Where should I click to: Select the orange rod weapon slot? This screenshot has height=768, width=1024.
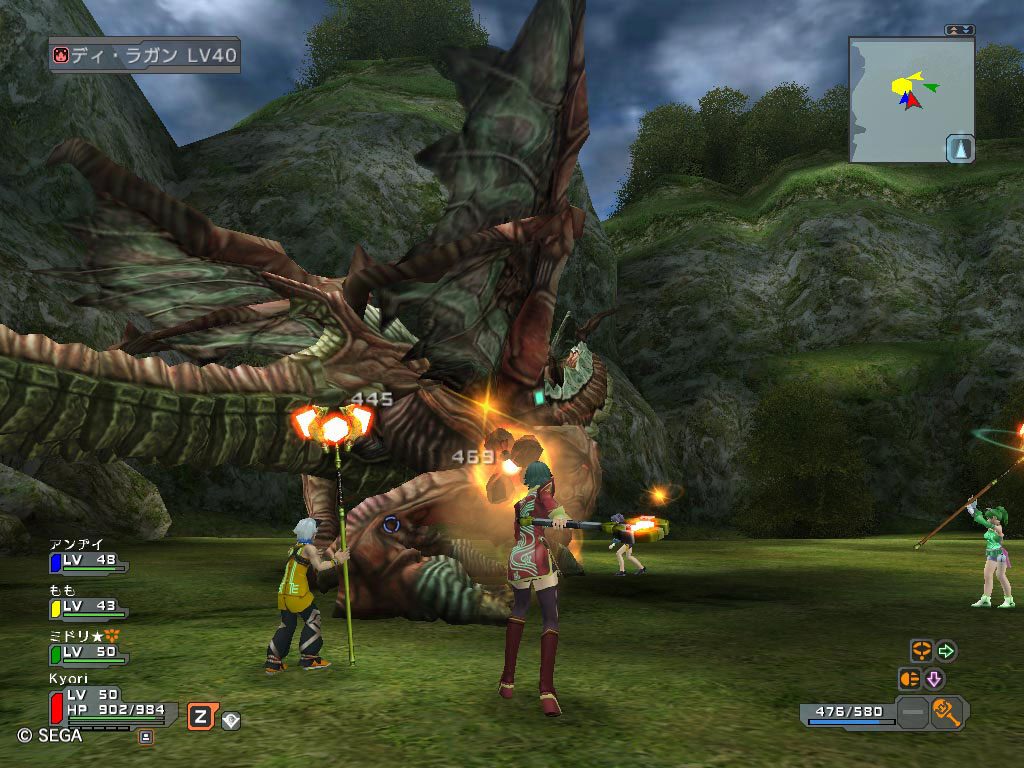click(x=947, y=712)
